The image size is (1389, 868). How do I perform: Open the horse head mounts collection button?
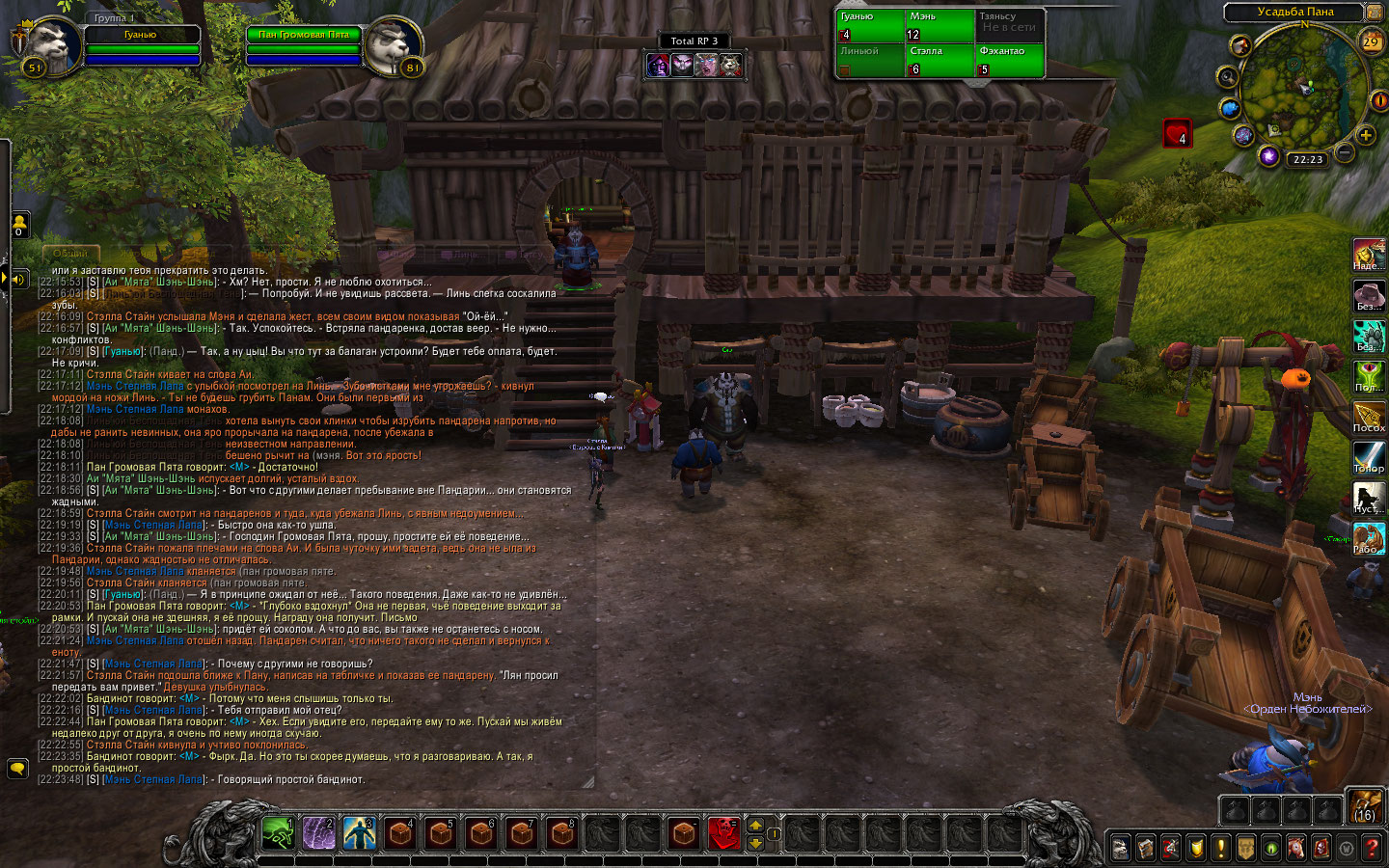(x=1296, y=848)
